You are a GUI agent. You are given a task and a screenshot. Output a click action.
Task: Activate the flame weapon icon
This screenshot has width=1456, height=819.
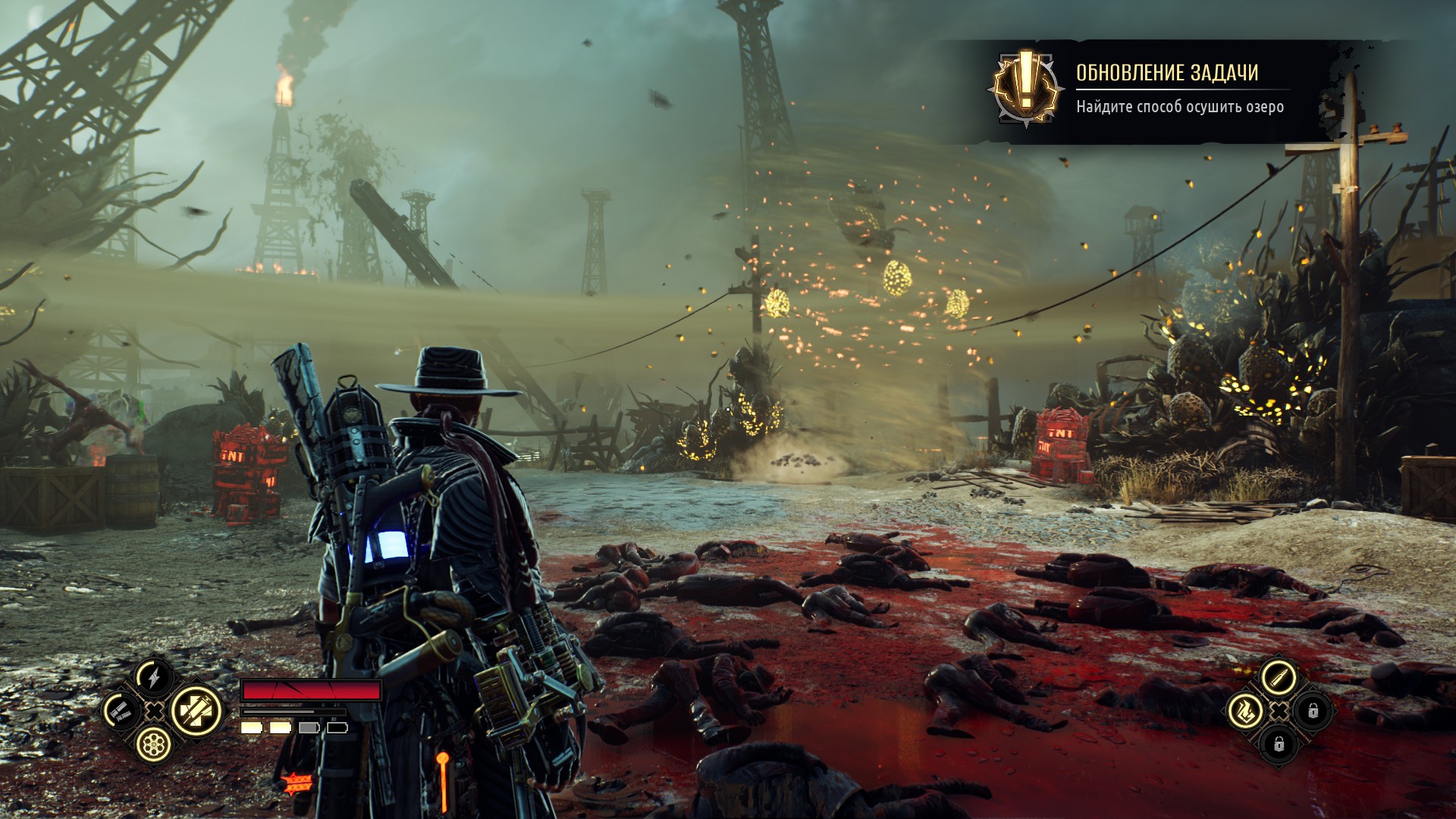point(1244,711)
